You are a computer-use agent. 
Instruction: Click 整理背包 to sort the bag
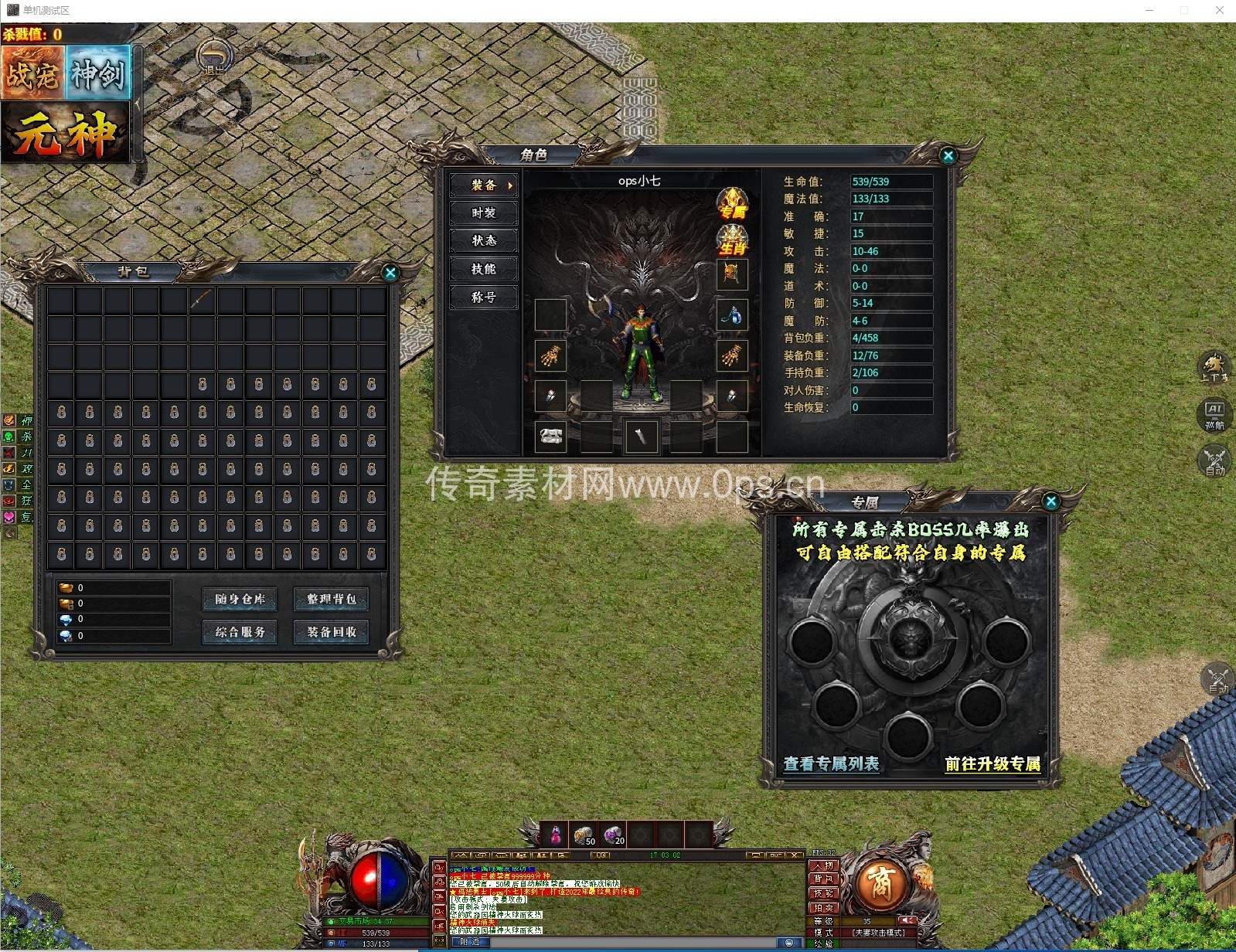331,599
